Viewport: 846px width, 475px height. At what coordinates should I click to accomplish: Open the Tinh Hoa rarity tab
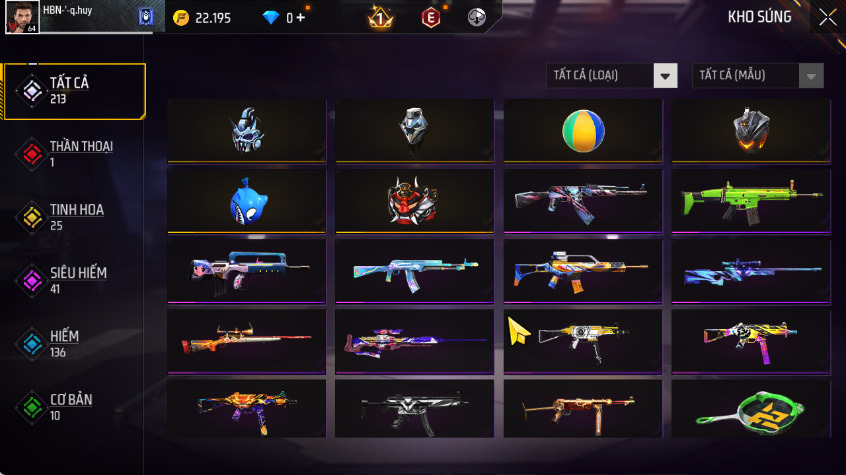[75, 217]
